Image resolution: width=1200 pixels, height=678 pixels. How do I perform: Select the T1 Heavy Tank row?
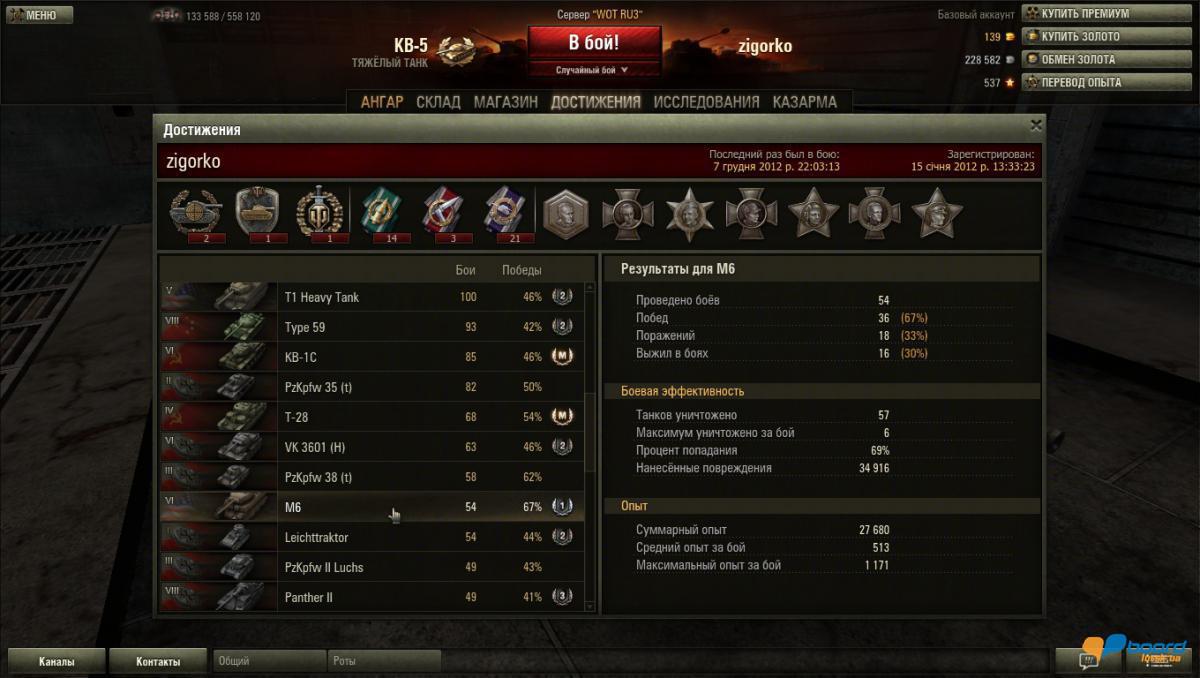click(x=370, y=297)
